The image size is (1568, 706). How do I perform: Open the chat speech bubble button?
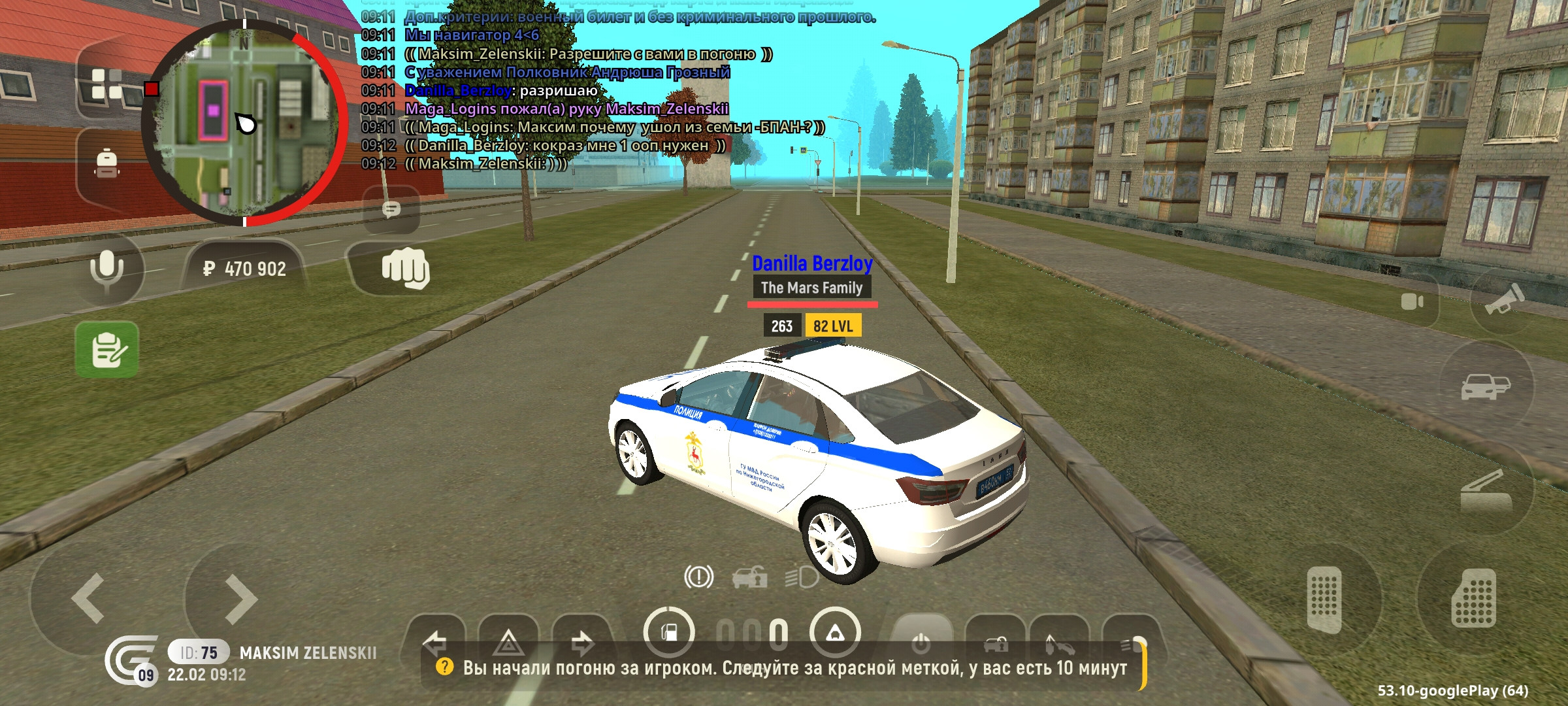pyautogui.click(x=391, y=210)
